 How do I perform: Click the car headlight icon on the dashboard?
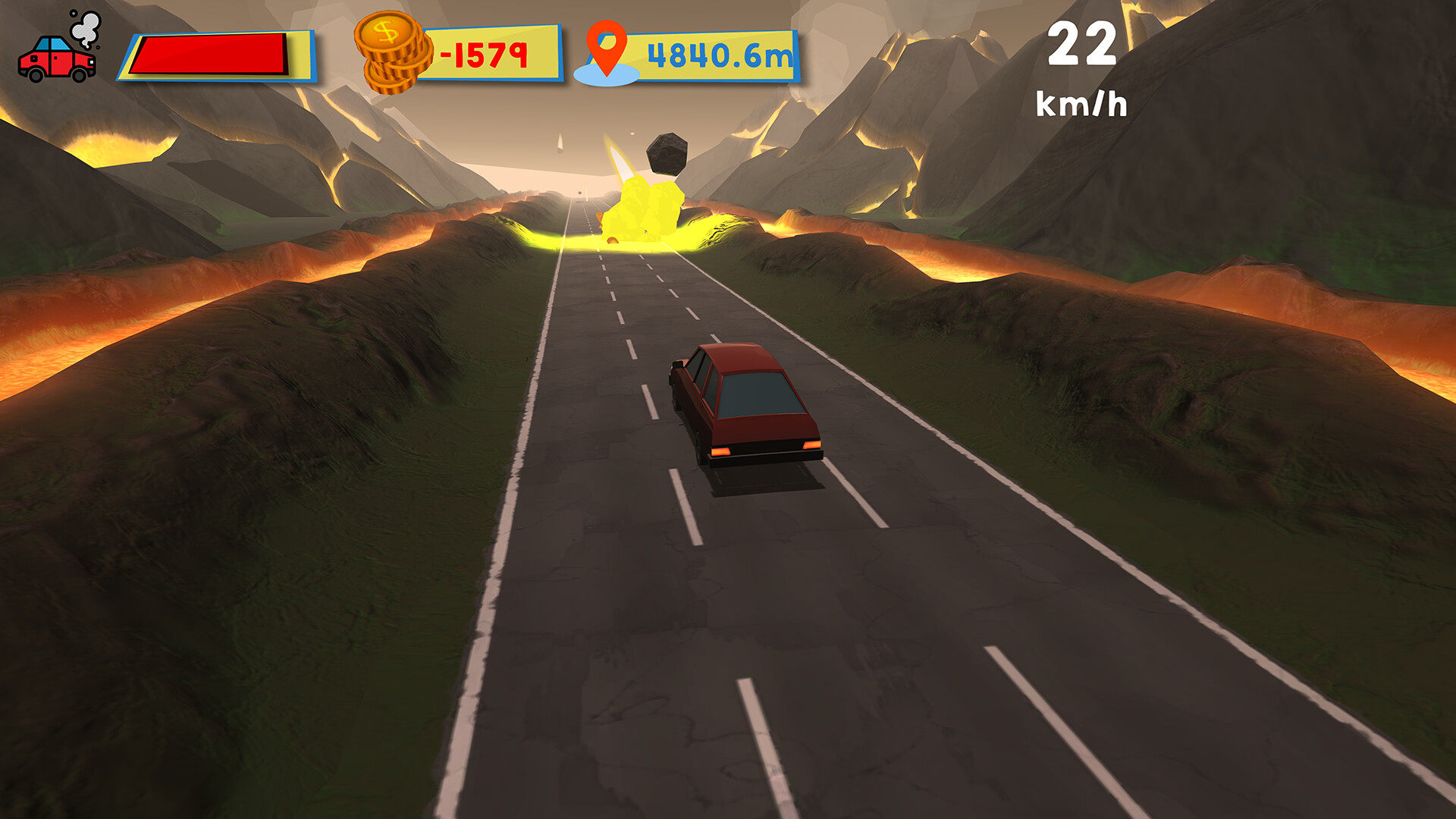(91, 62)
